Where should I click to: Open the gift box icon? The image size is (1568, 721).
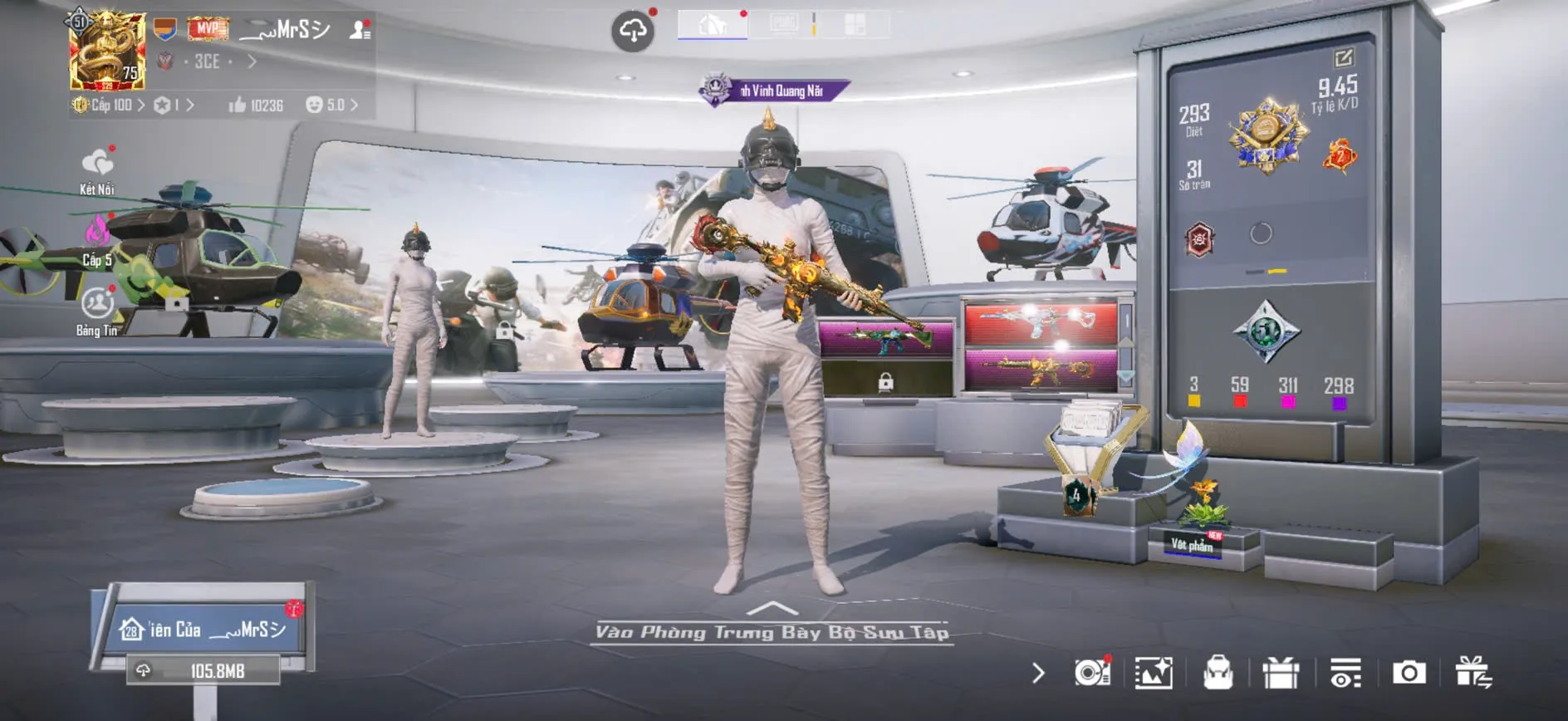tap(1281, 673)
